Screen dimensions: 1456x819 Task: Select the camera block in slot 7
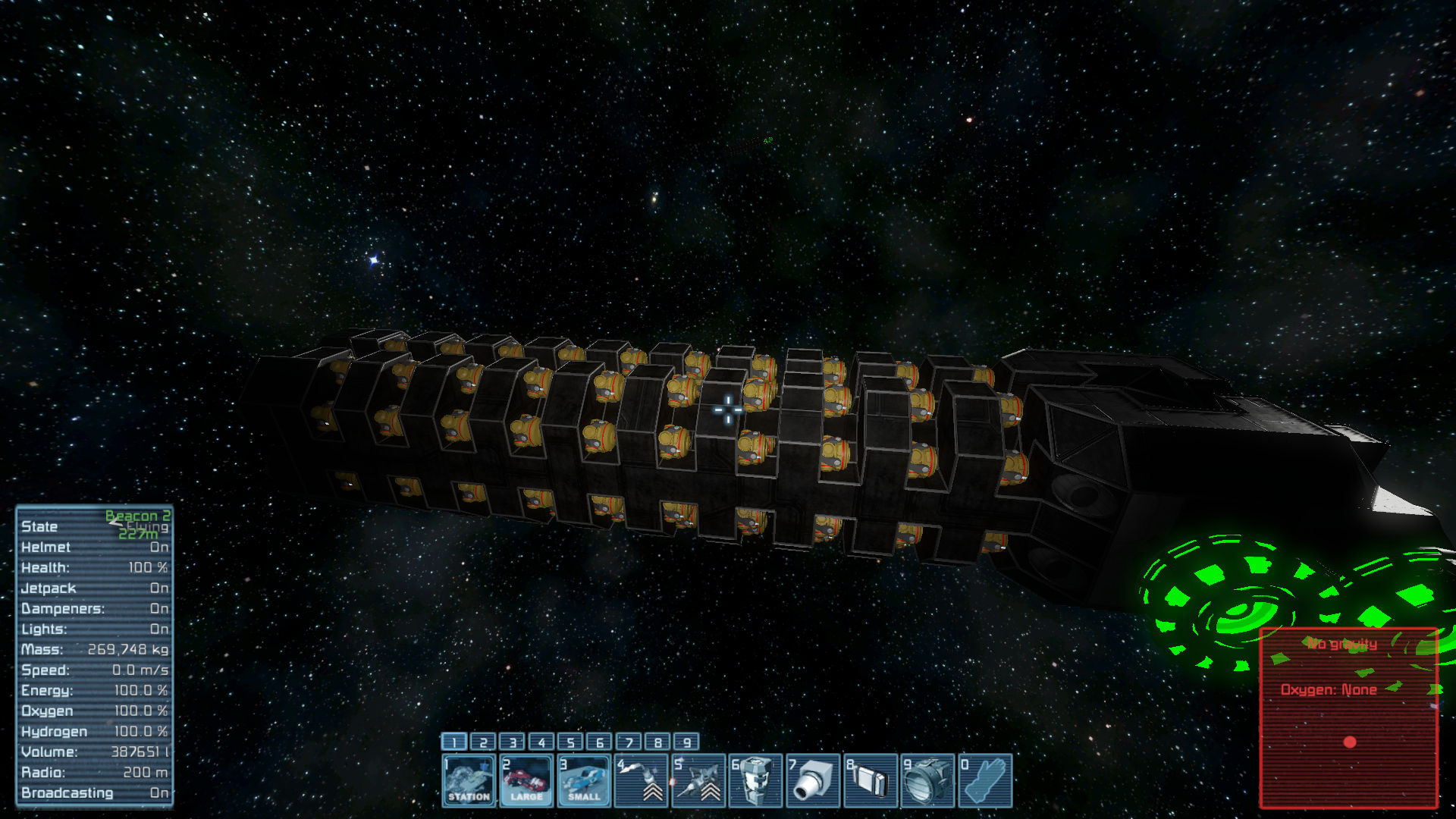tap(814, 780)
